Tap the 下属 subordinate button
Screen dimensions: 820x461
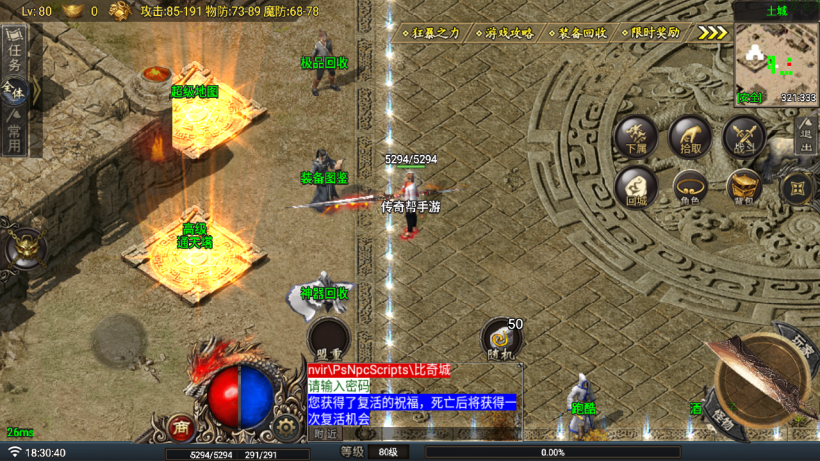[636, 137]
